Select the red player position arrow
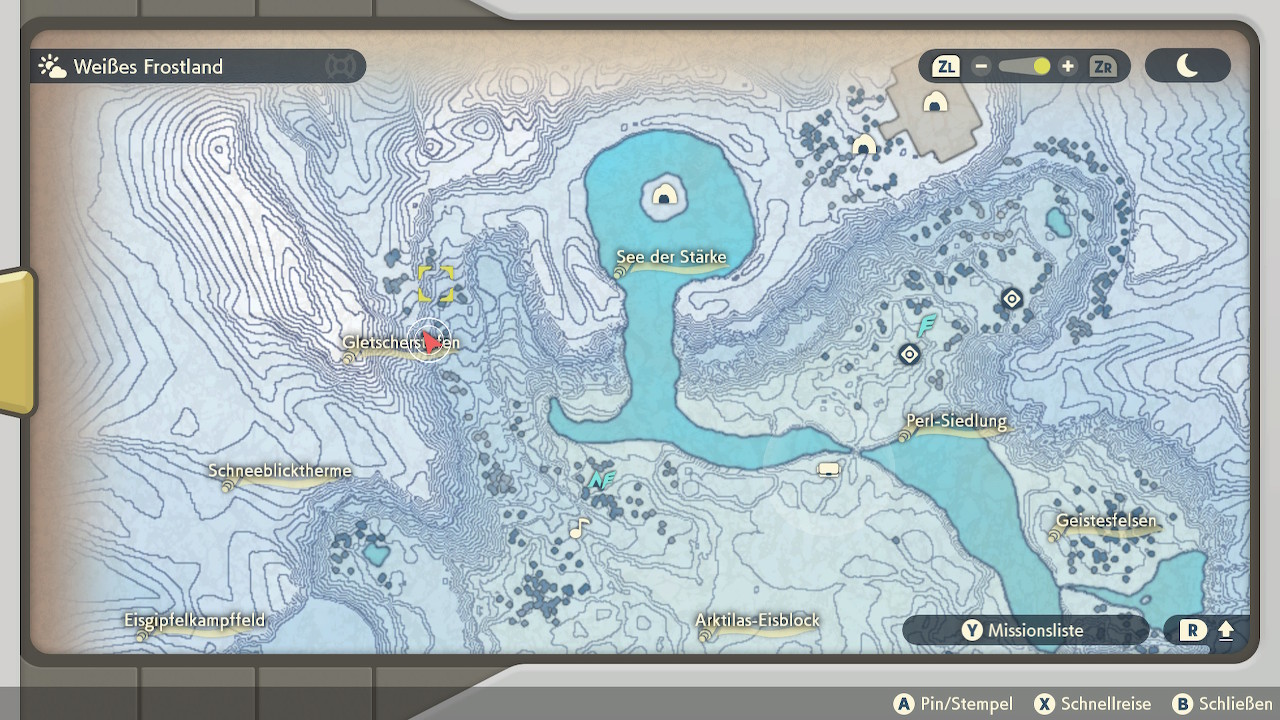The image size is (1280, 720). [x=431, y=343]
